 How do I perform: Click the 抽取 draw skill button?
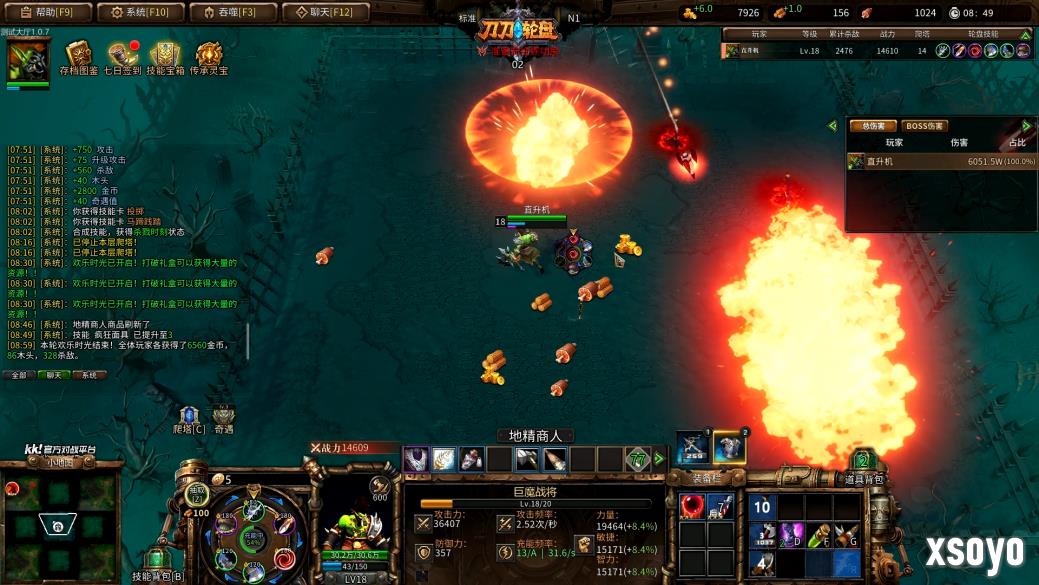click(x=196, y=493)
